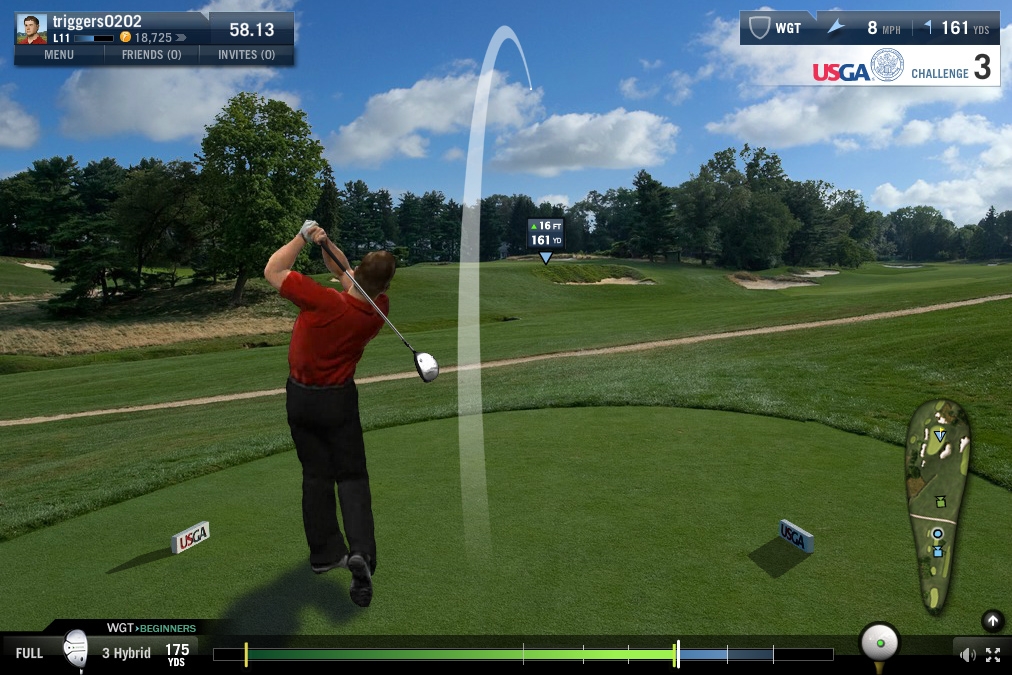
Task: Click the triggers0202 player avatar
Action: tap(31, 29)
